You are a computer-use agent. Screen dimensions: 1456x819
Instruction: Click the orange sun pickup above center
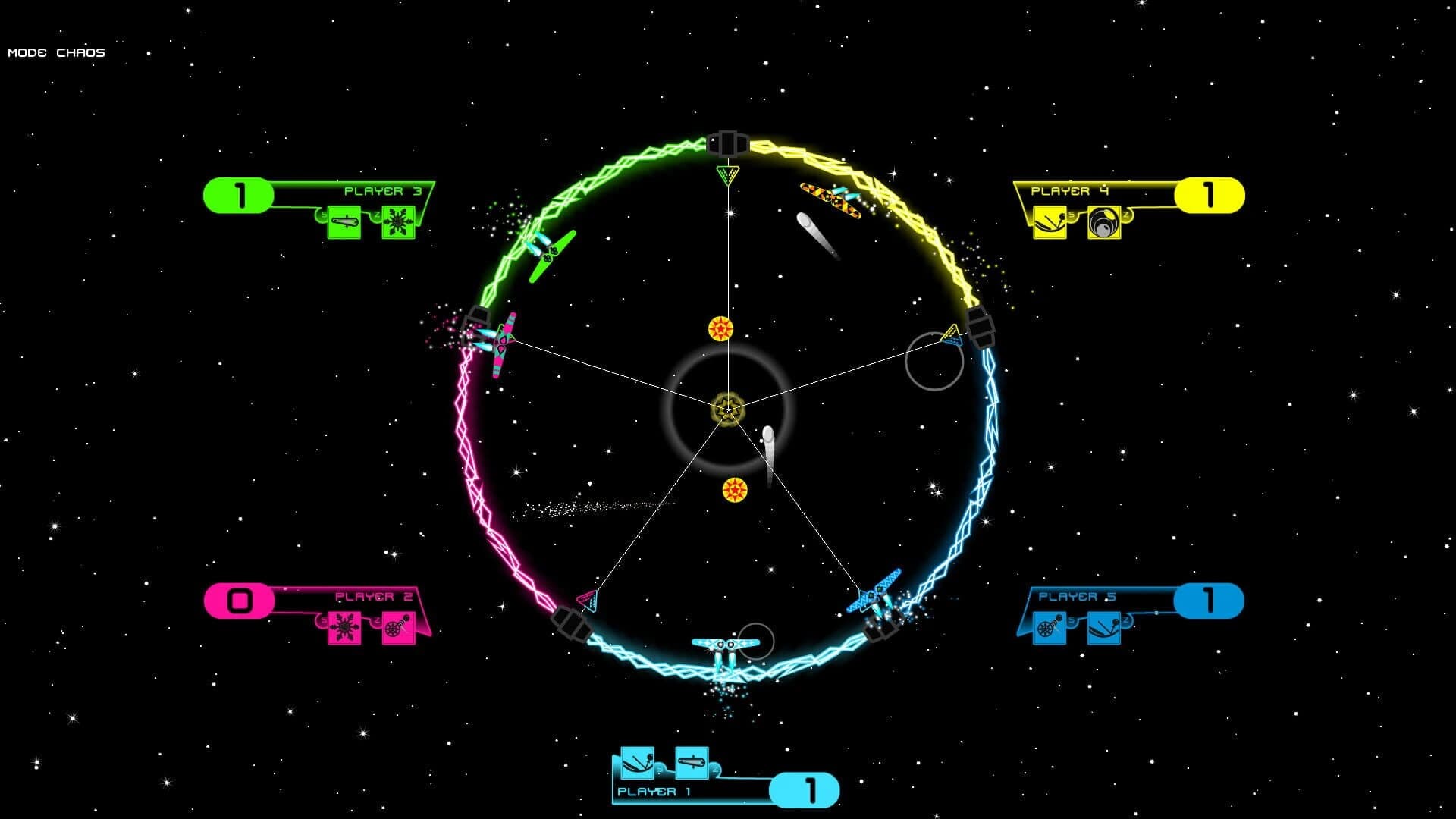pyautogui.click(x=720, y=330)
